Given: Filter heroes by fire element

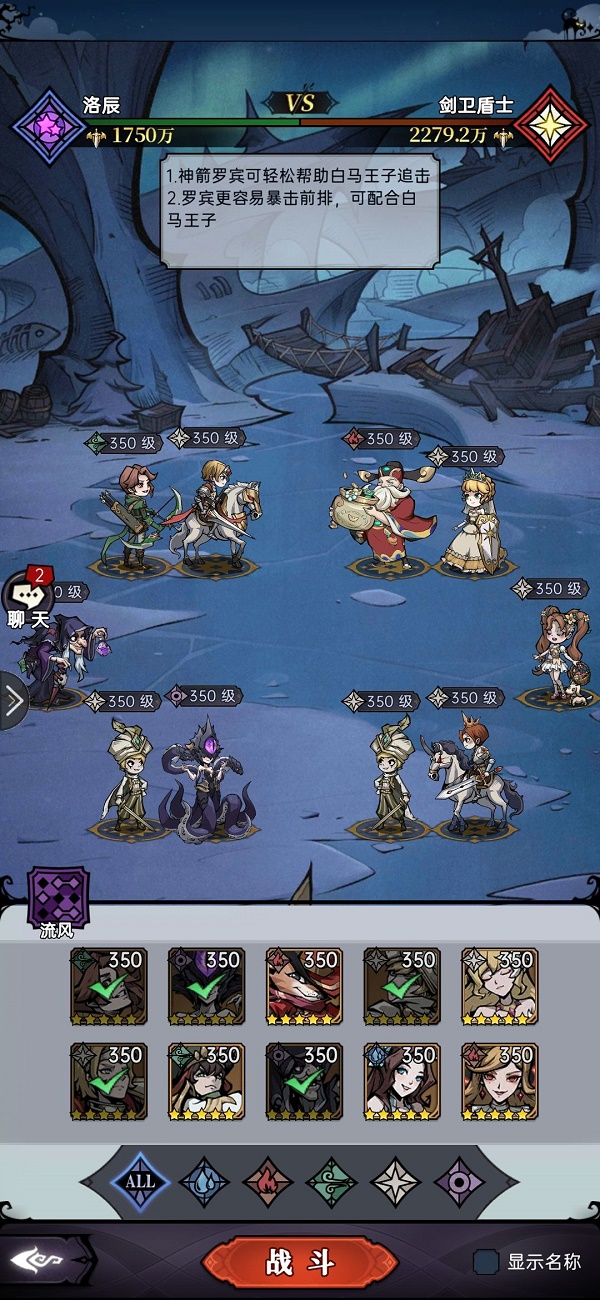Looking at the screenshot, I should coord(268,1182).
